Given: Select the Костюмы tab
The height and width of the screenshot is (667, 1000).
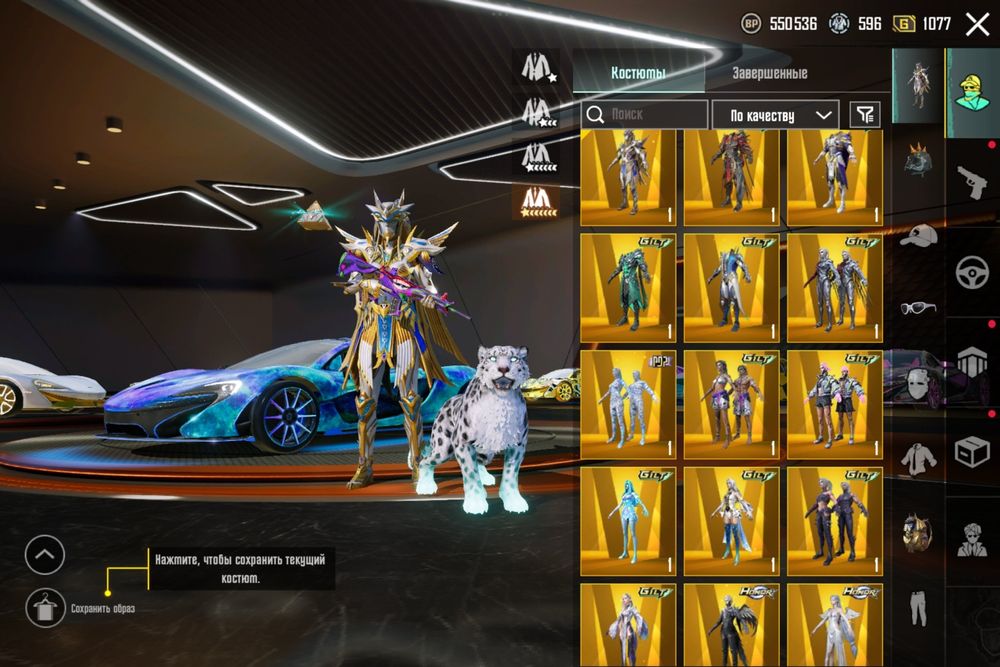Looking at the screenshot, I should point(639,73).
